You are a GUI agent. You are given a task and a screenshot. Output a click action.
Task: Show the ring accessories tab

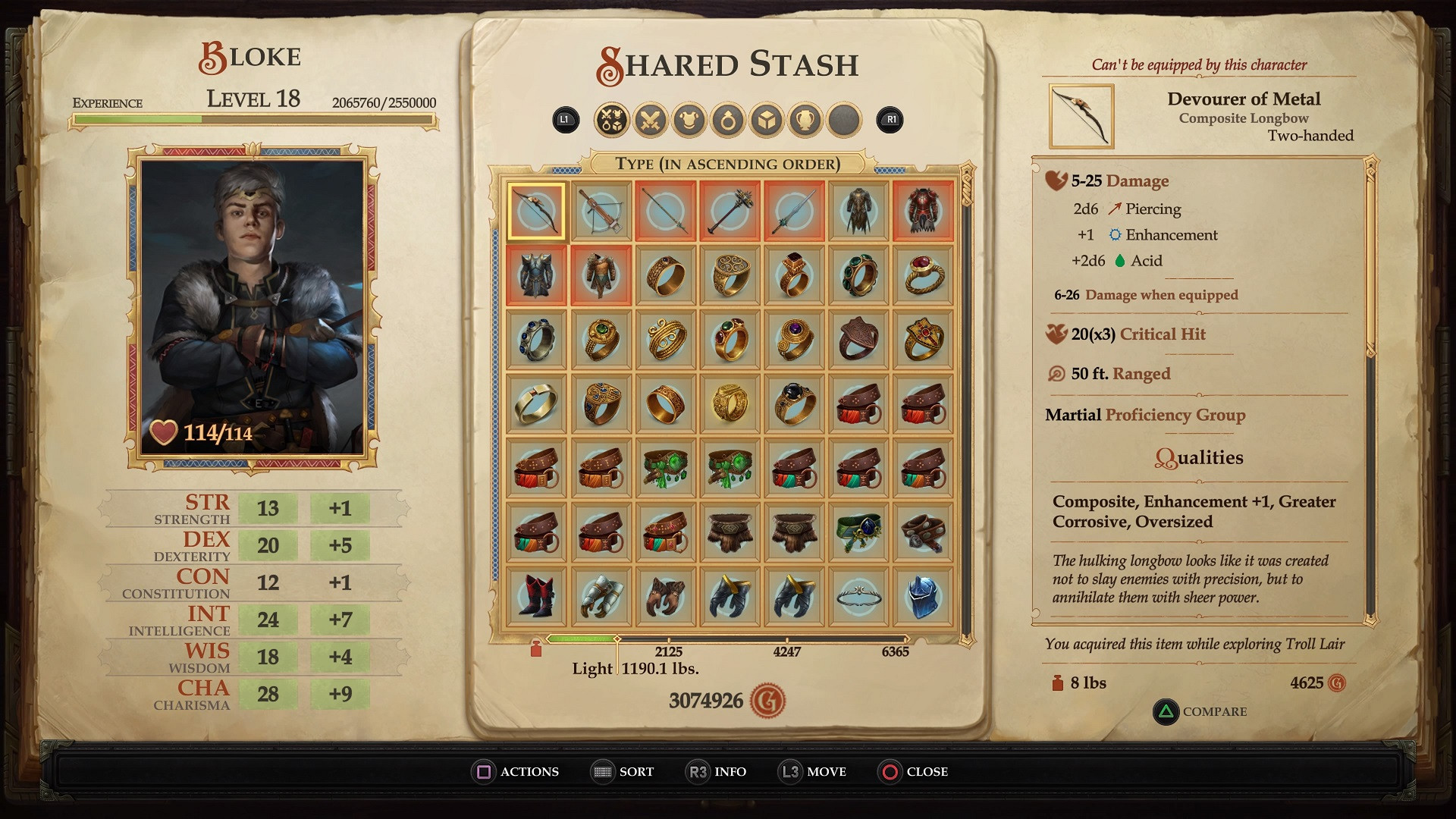(728, 120)
